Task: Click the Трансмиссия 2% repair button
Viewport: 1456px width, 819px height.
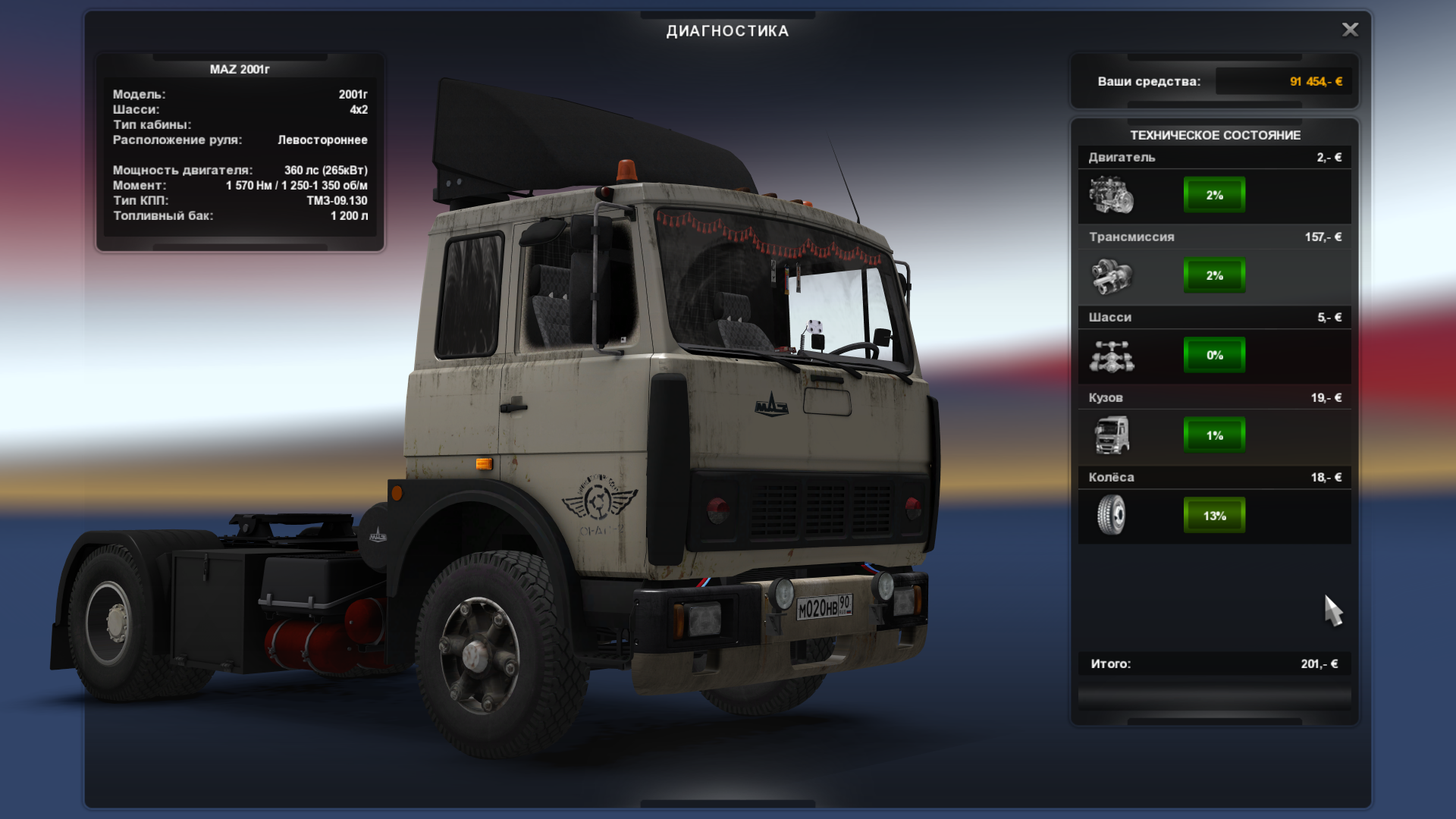Action: point(1214,275)
